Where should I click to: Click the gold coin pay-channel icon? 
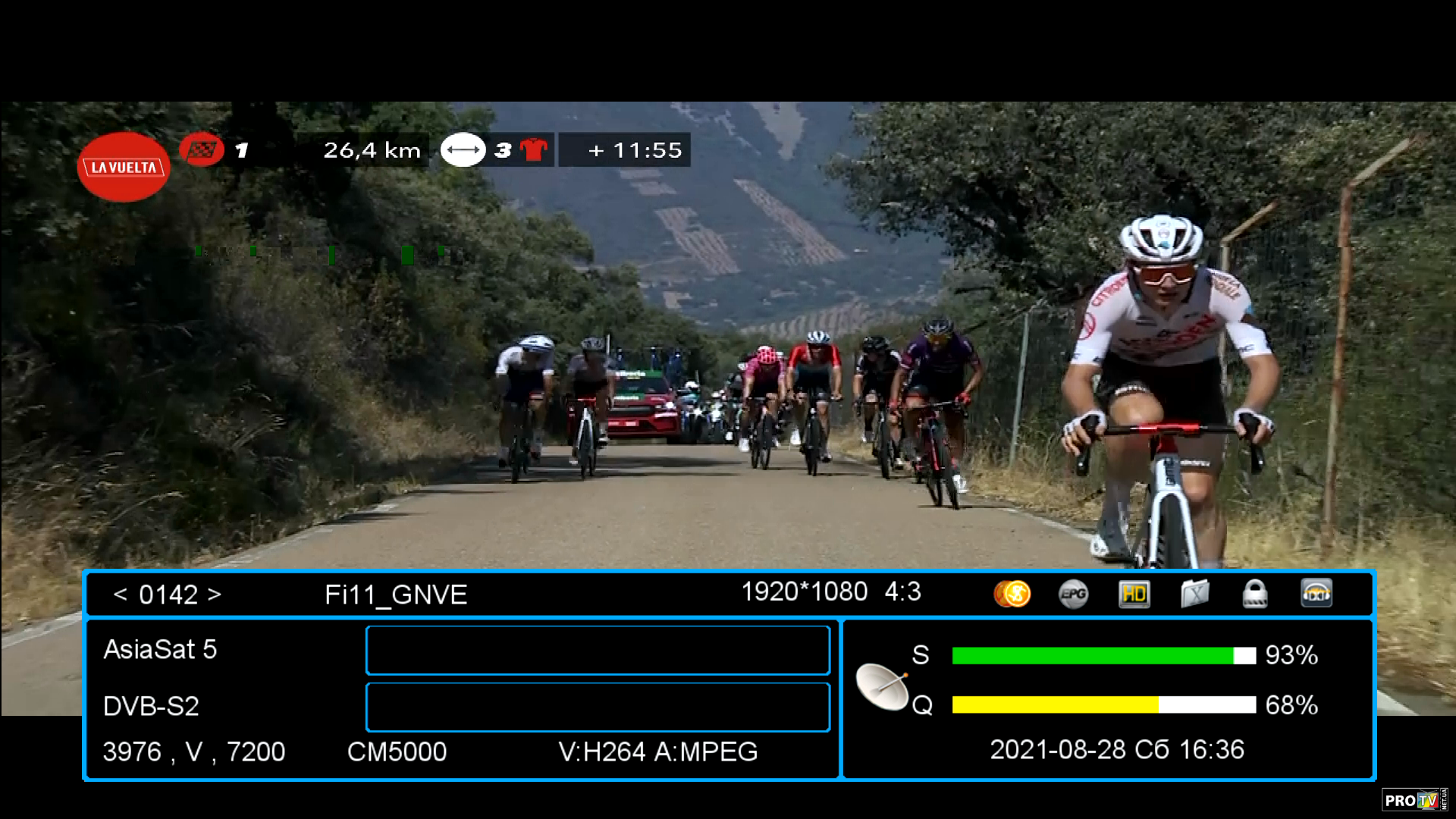click(1012, 594)
